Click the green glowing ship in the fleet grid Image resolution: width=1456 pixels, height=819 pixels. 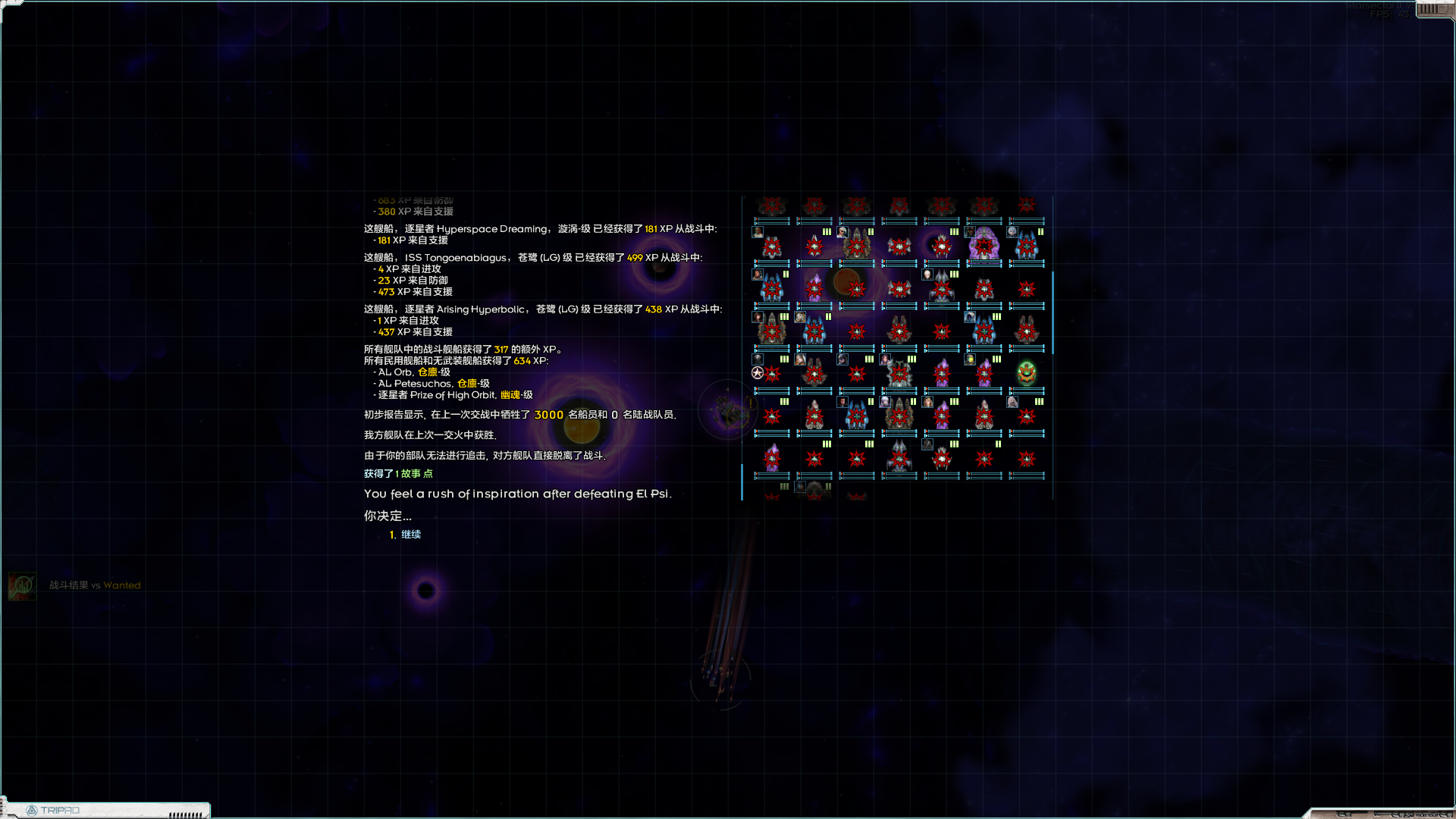1026,374
